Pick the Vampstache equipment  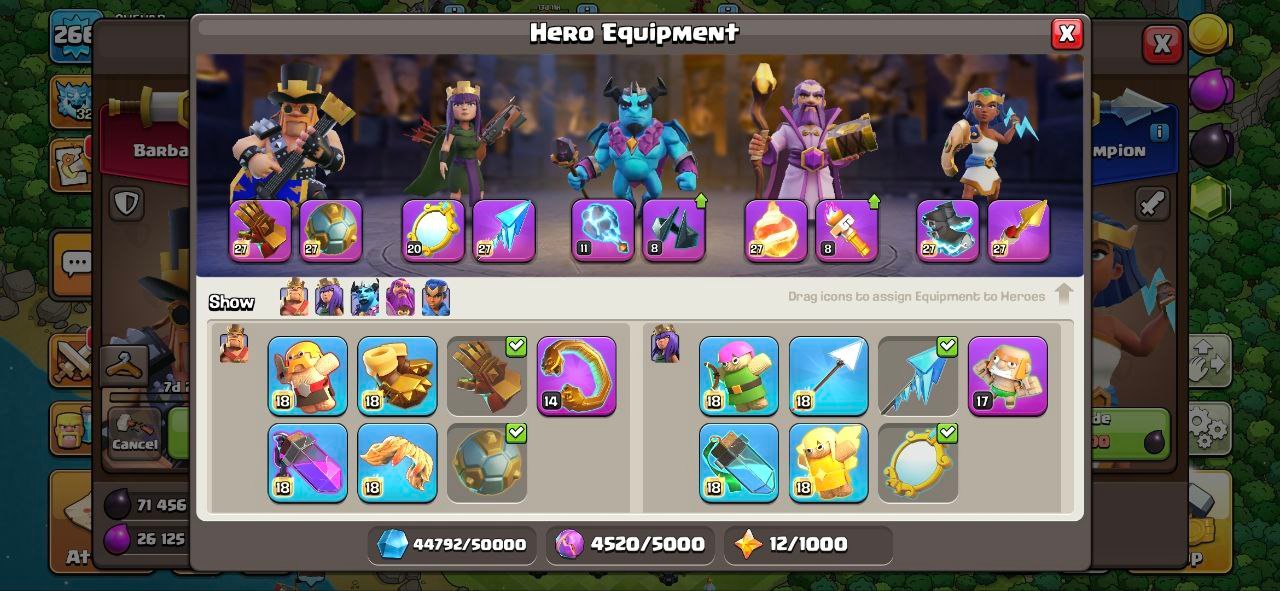point(397,462)
